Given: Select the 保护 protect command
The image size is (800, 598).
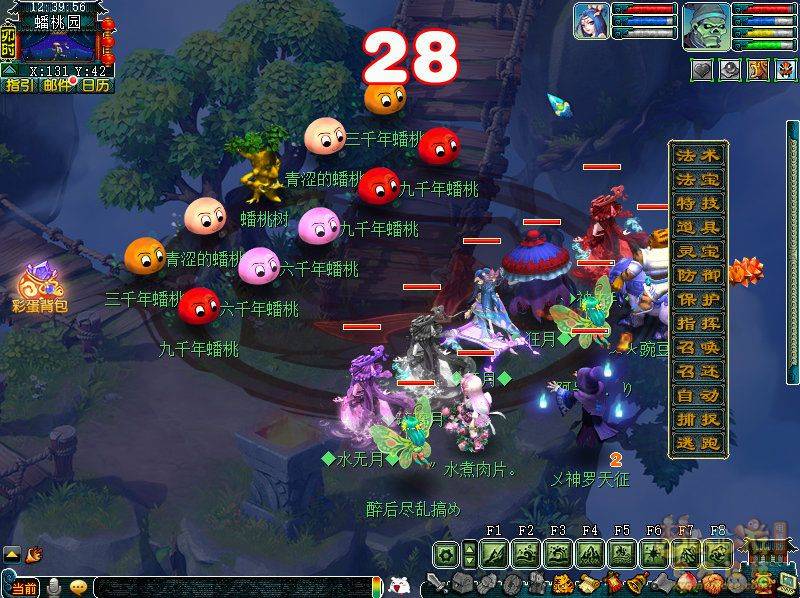Looking at the screenshot, I should [698, 299].
